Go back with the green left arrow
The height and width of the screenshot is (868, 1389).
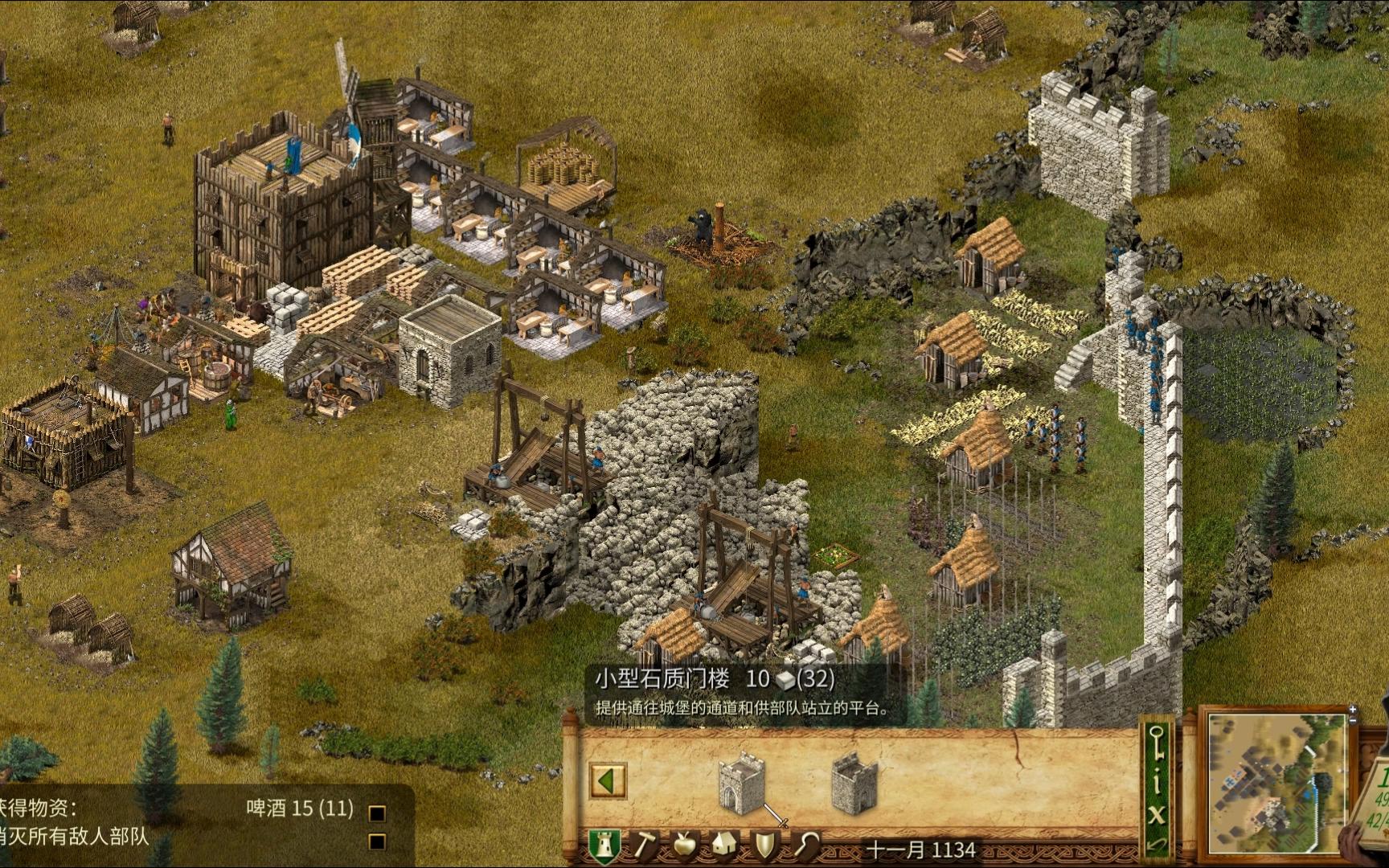click(608, 780)
